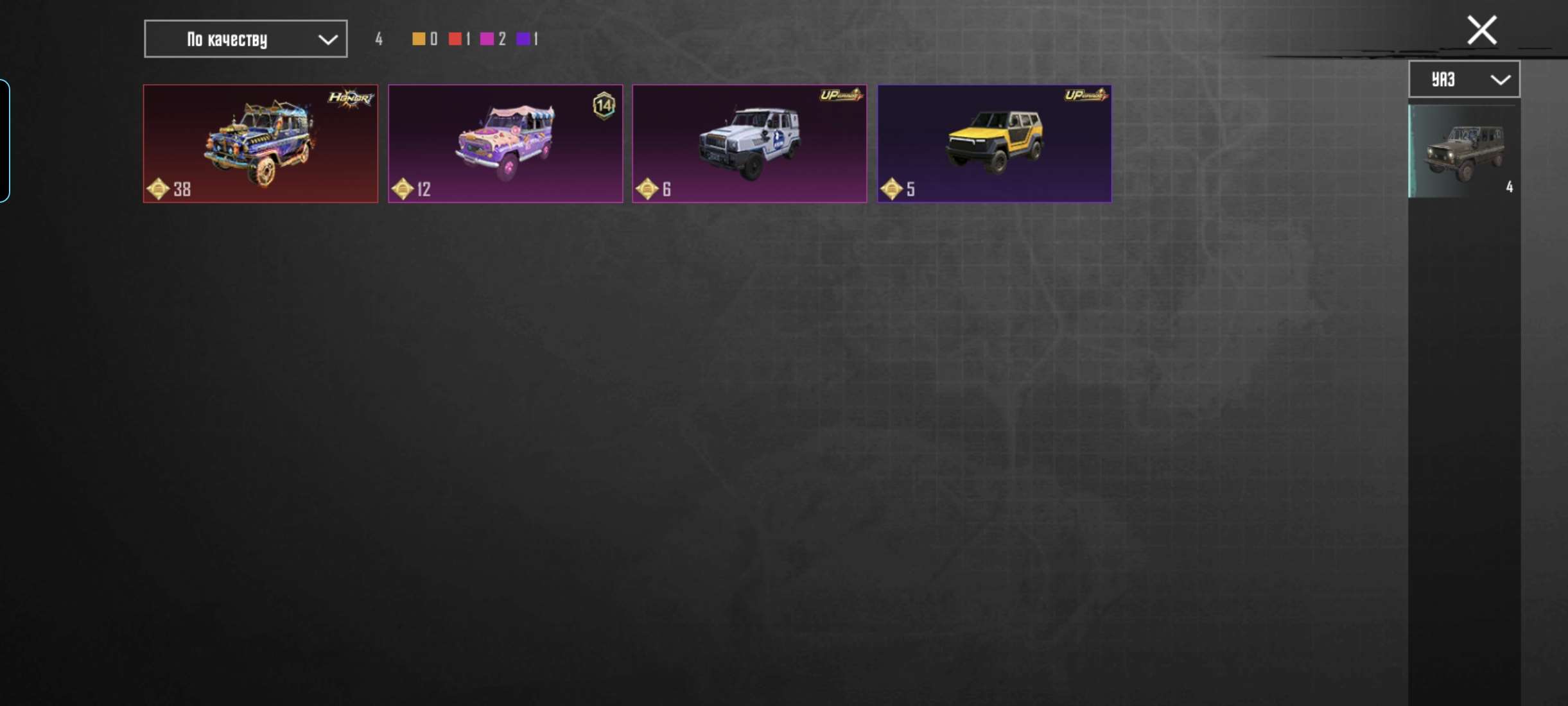The width and height of the screenshot is (1568, 706).
Task: Close the vehicle skin screen
Action: (x=1481, y=30)
